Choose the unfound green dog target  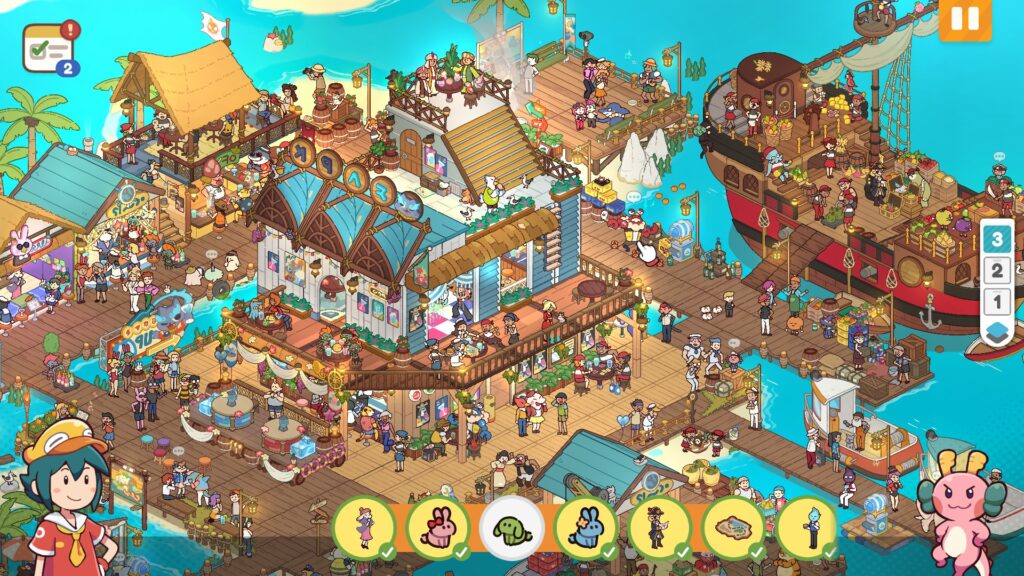point(510,526)
